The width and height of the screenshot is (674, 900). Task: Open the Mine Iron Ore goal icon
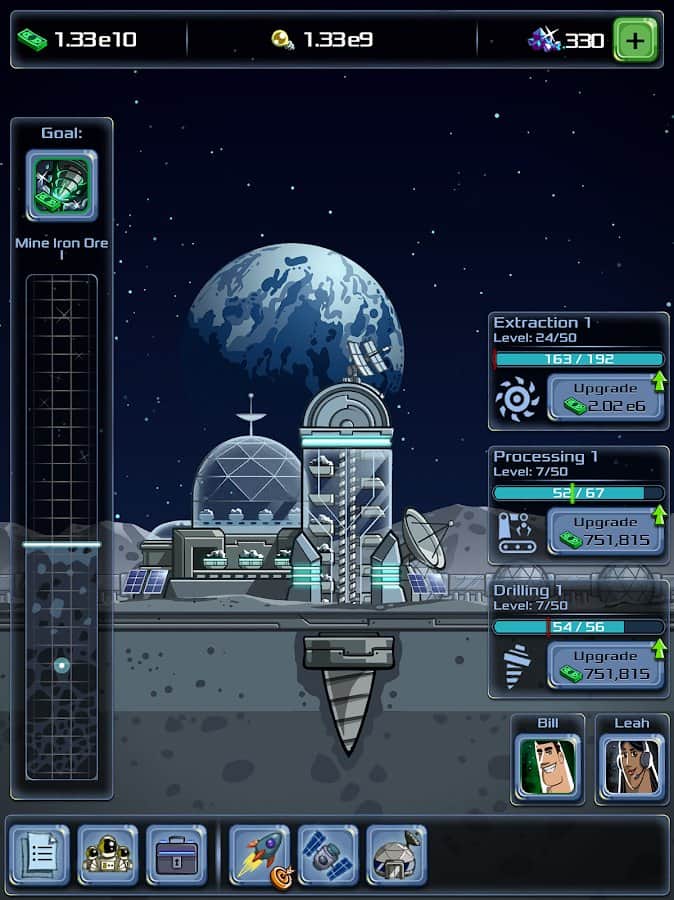click(x=61, y=185)
